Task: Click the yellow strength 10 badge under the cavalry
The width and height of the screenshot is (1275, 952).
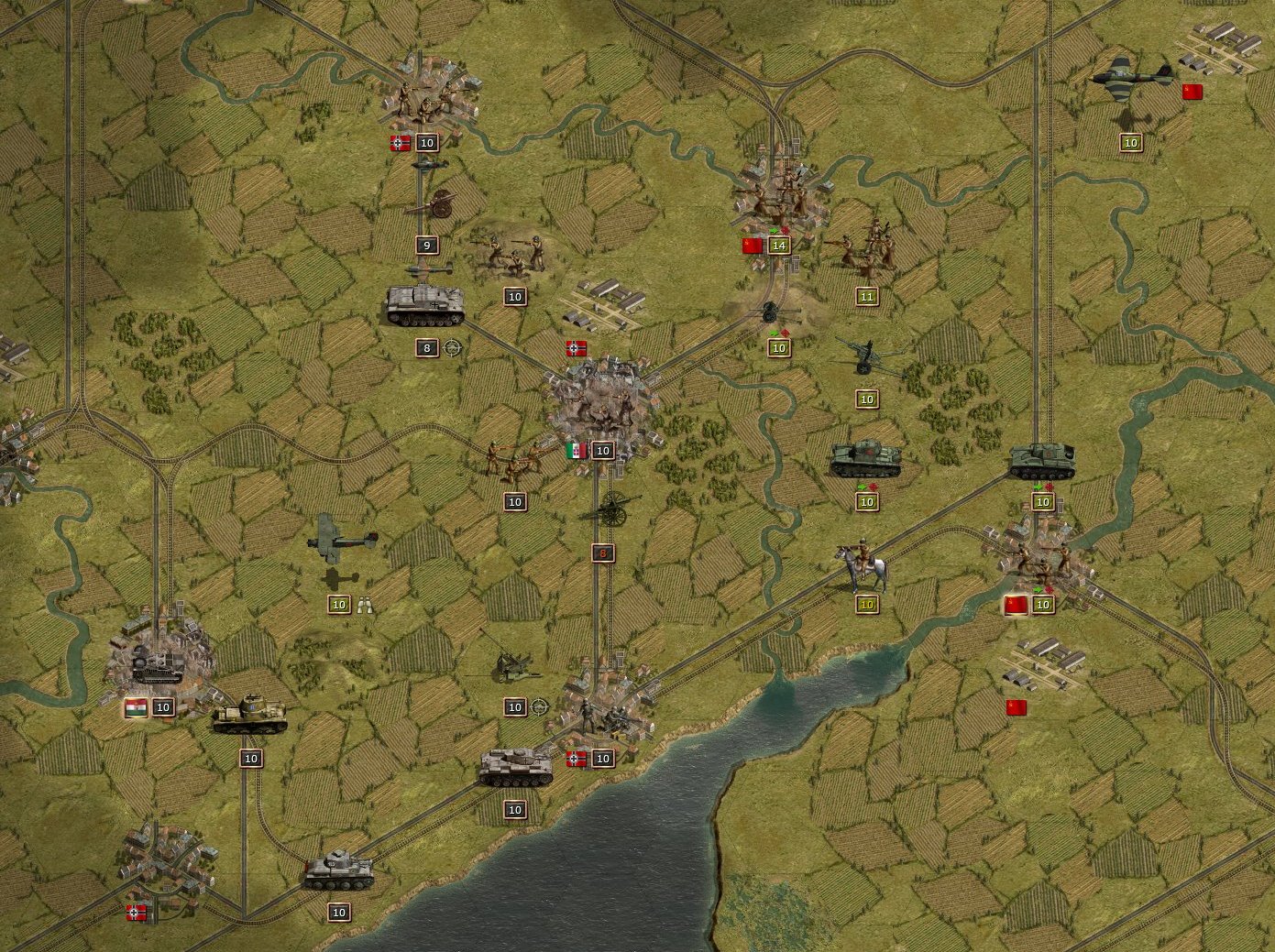Action: (x=864, y=605)
